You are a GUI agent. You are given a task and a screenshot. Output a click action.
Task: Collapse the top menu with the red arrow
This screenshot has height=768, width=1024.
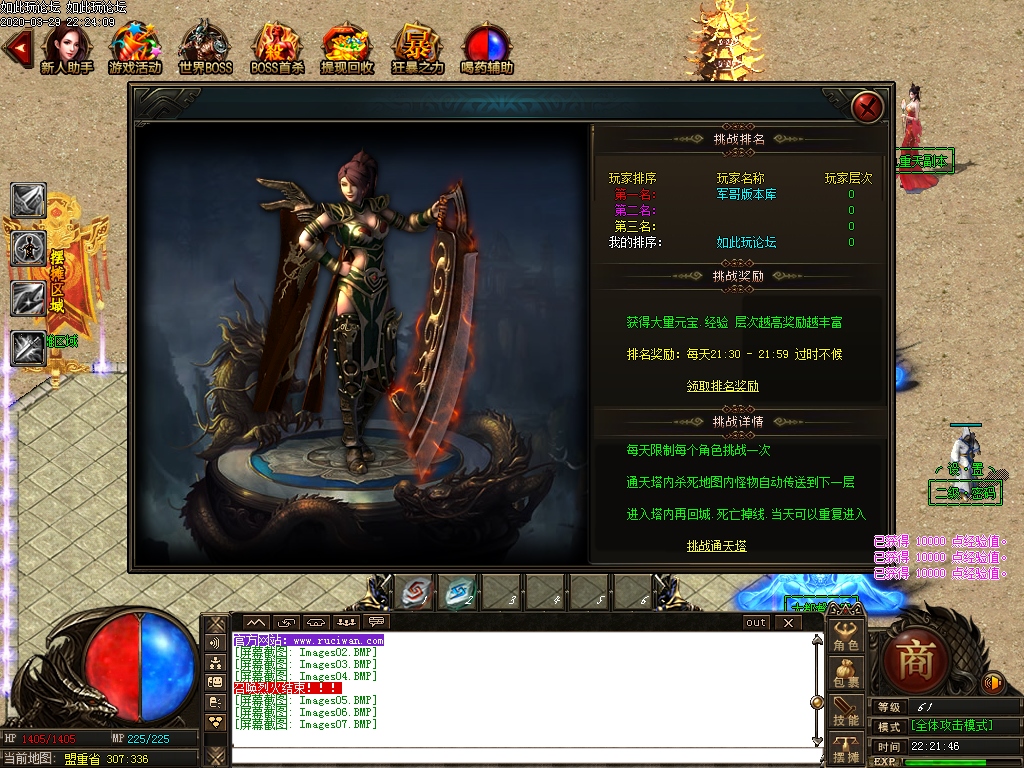16,48
